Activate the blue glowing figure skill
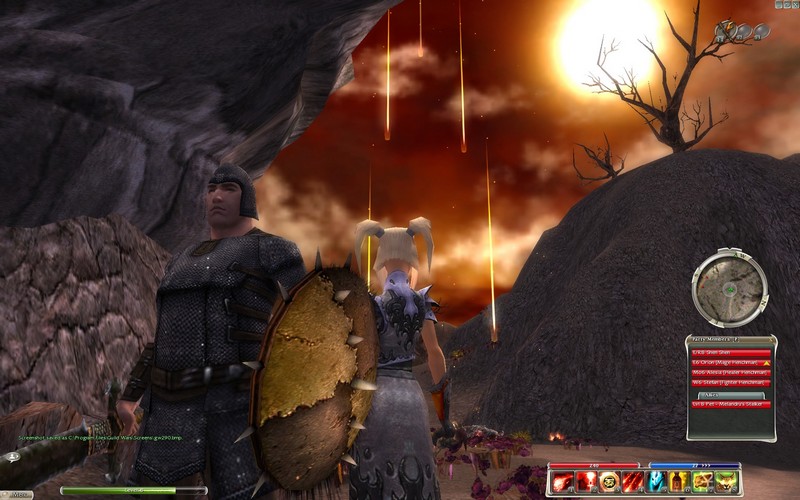The image size is (800, 500). 655,481
